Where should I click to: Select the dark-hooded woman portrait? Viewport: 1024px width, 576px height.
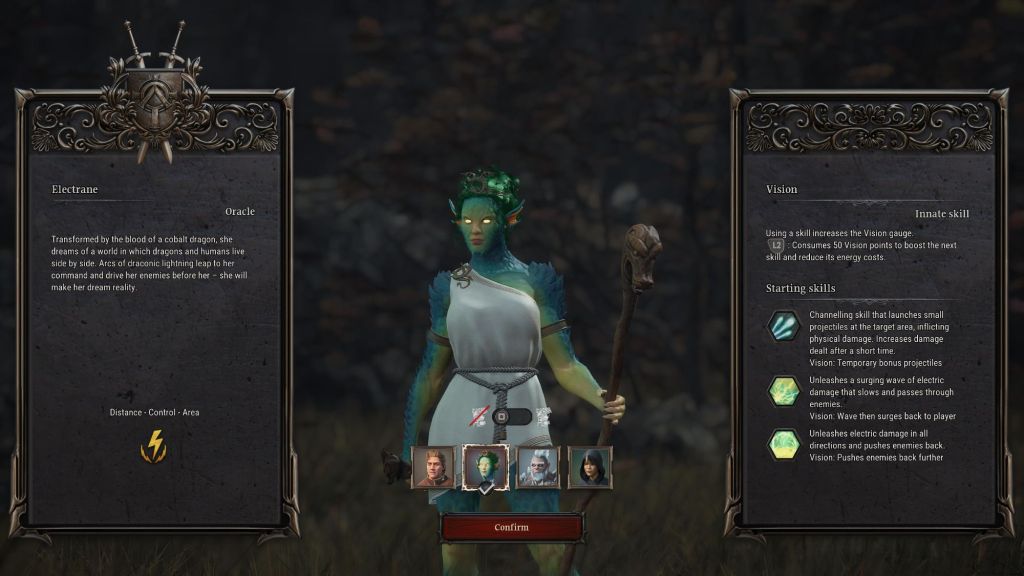[590, 467]
